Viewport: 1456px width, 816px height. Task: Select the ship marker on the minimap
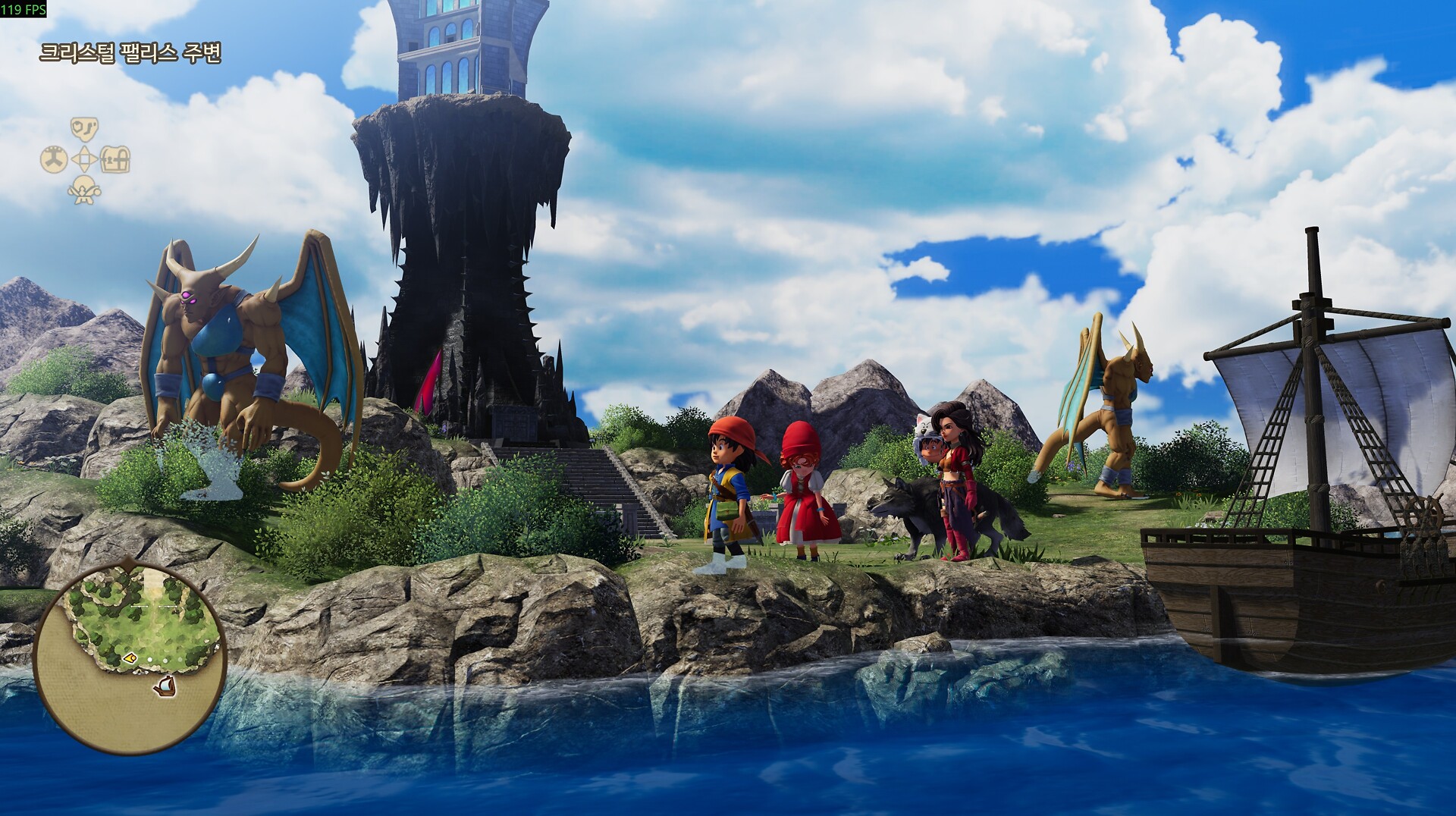coord(165,687)
